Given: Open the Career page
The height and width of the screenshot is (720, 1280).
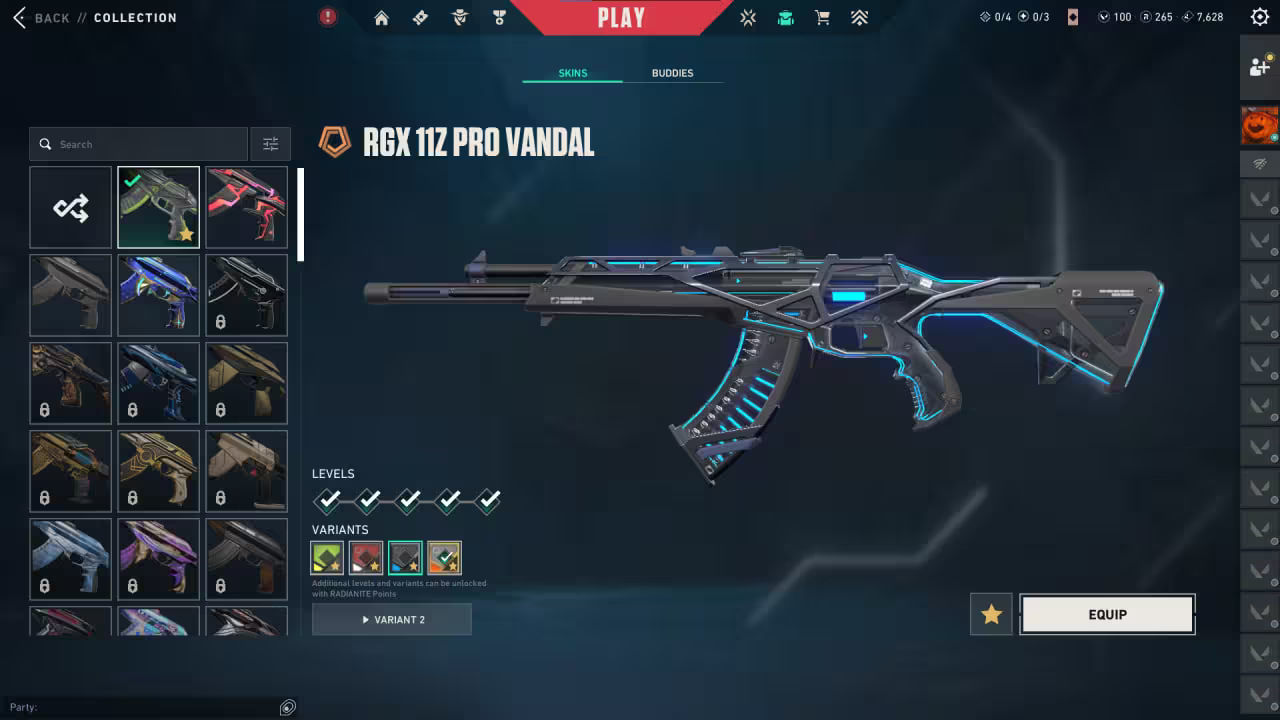Looking at the screenshot, I should click(x=499, y=17).
